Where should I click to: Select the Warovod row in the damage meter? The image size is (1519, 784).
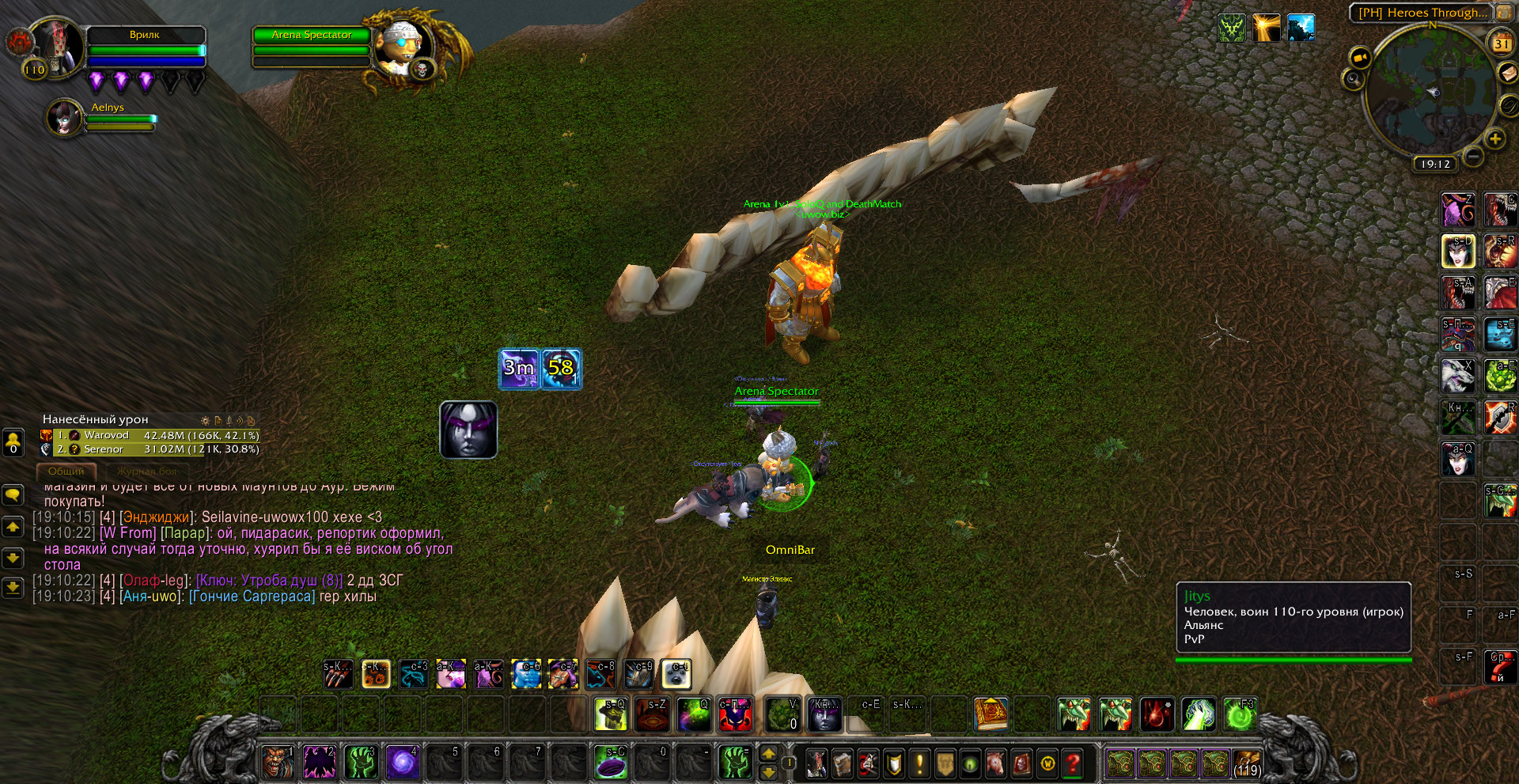coord(150,435)
